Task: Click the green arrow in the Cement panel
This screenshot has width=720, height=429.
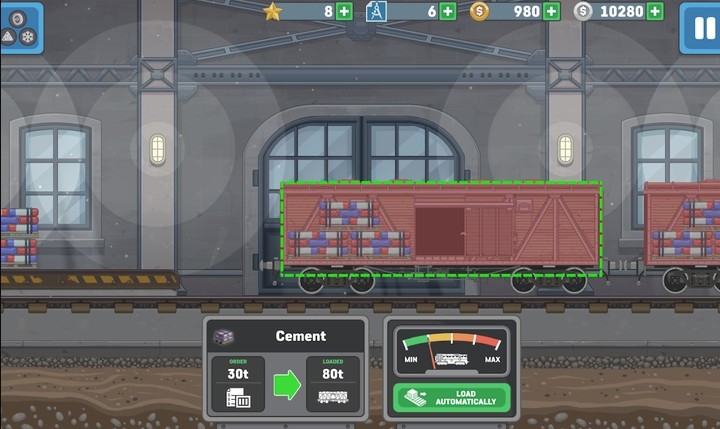Action: pyautogui.click(x=287, y=385)
